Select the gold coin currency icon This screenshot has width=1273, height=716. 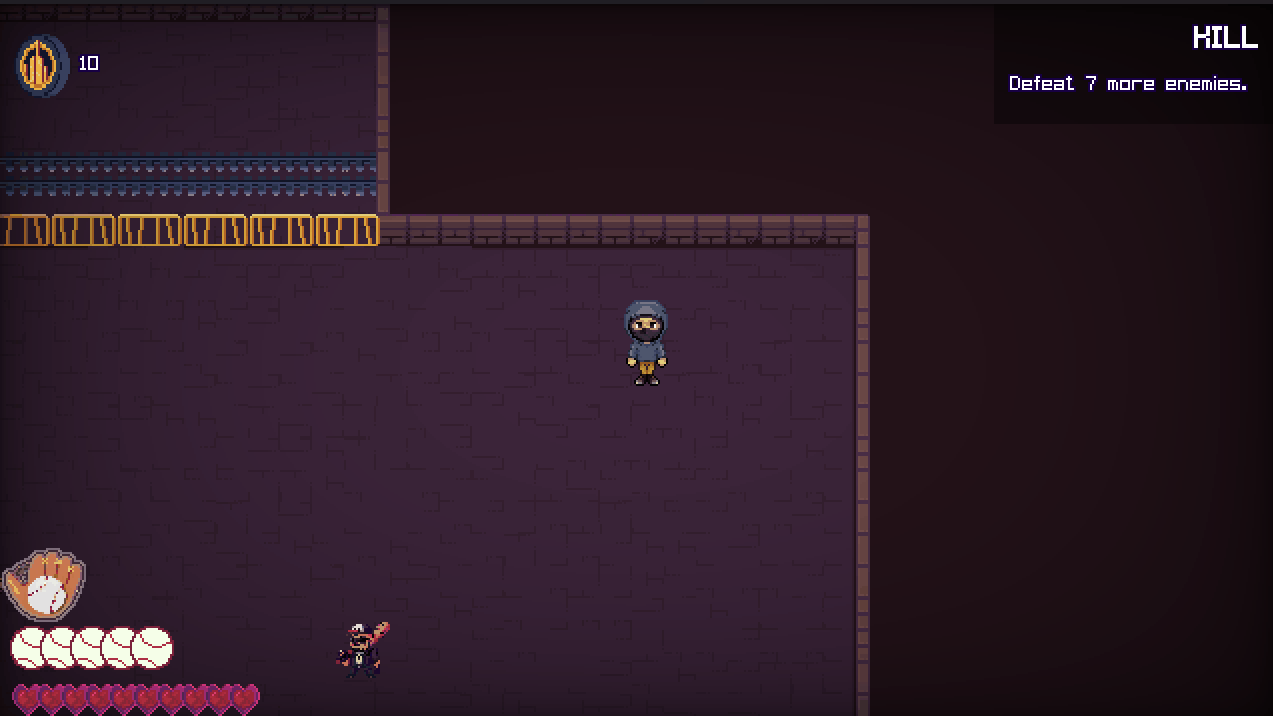coord(42,65)
